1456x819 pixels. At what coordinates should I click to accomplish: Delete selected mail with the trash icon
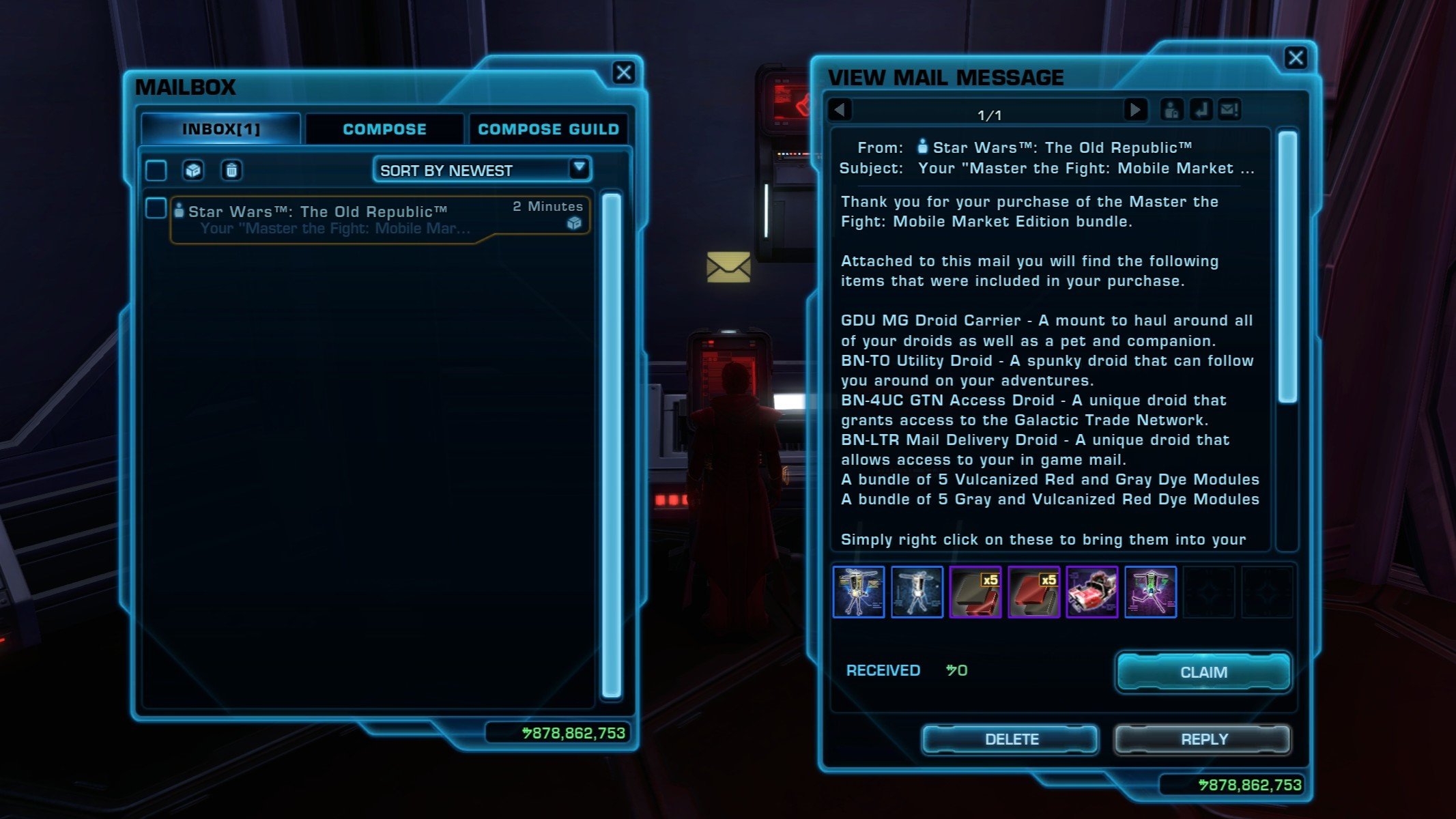tap(231, 170)
